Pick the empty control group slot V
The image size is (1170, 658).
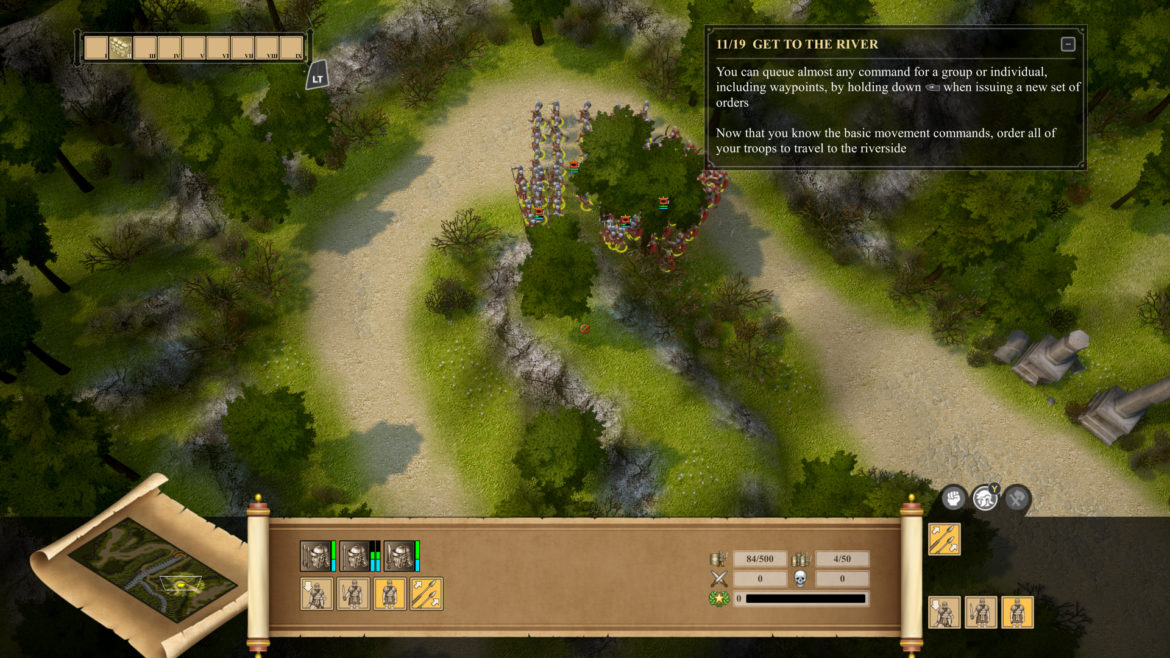click(x=194, y=47)
